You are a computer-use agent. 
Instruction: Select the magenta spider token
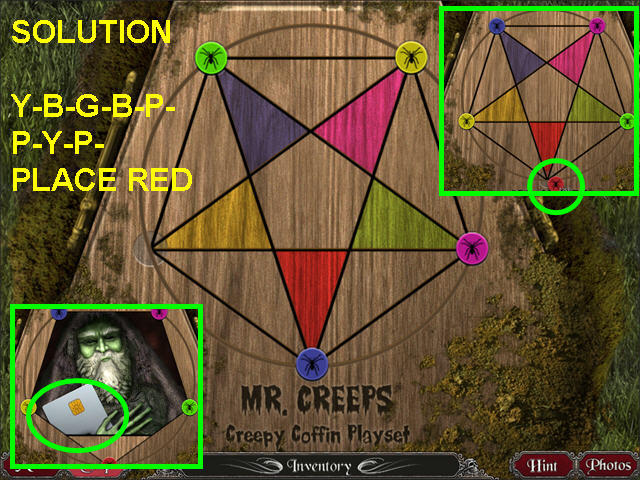point(470,246)
